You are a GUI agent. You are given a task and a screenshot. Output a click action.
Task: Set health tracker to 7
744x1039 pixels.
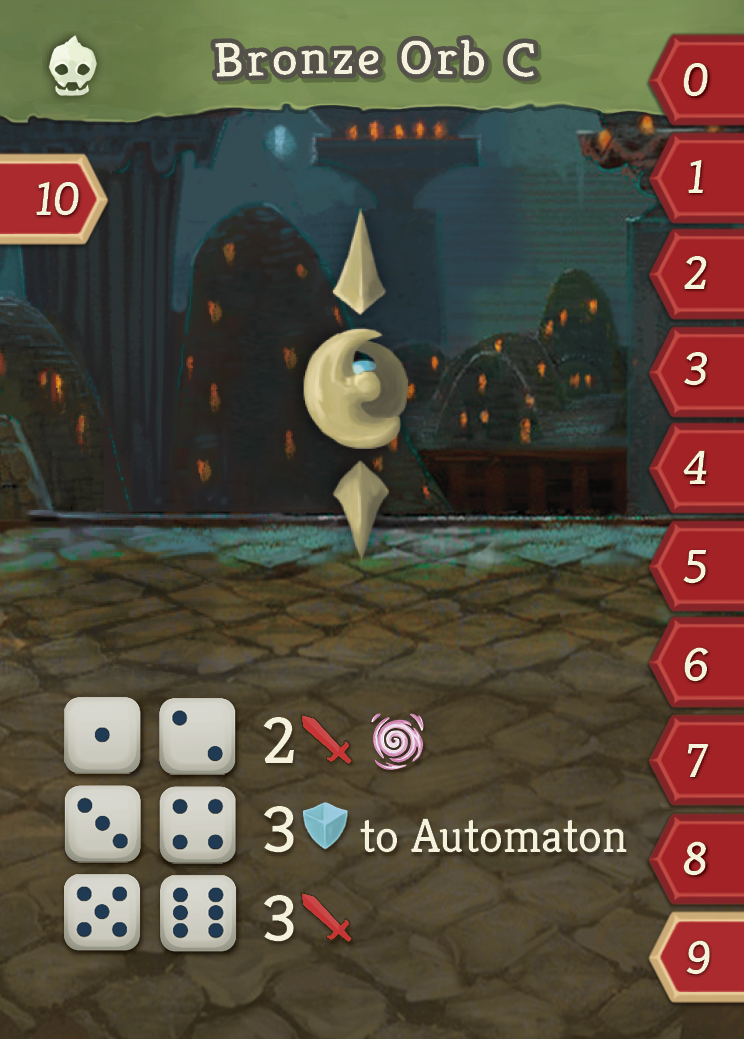[x=697, y=762]
